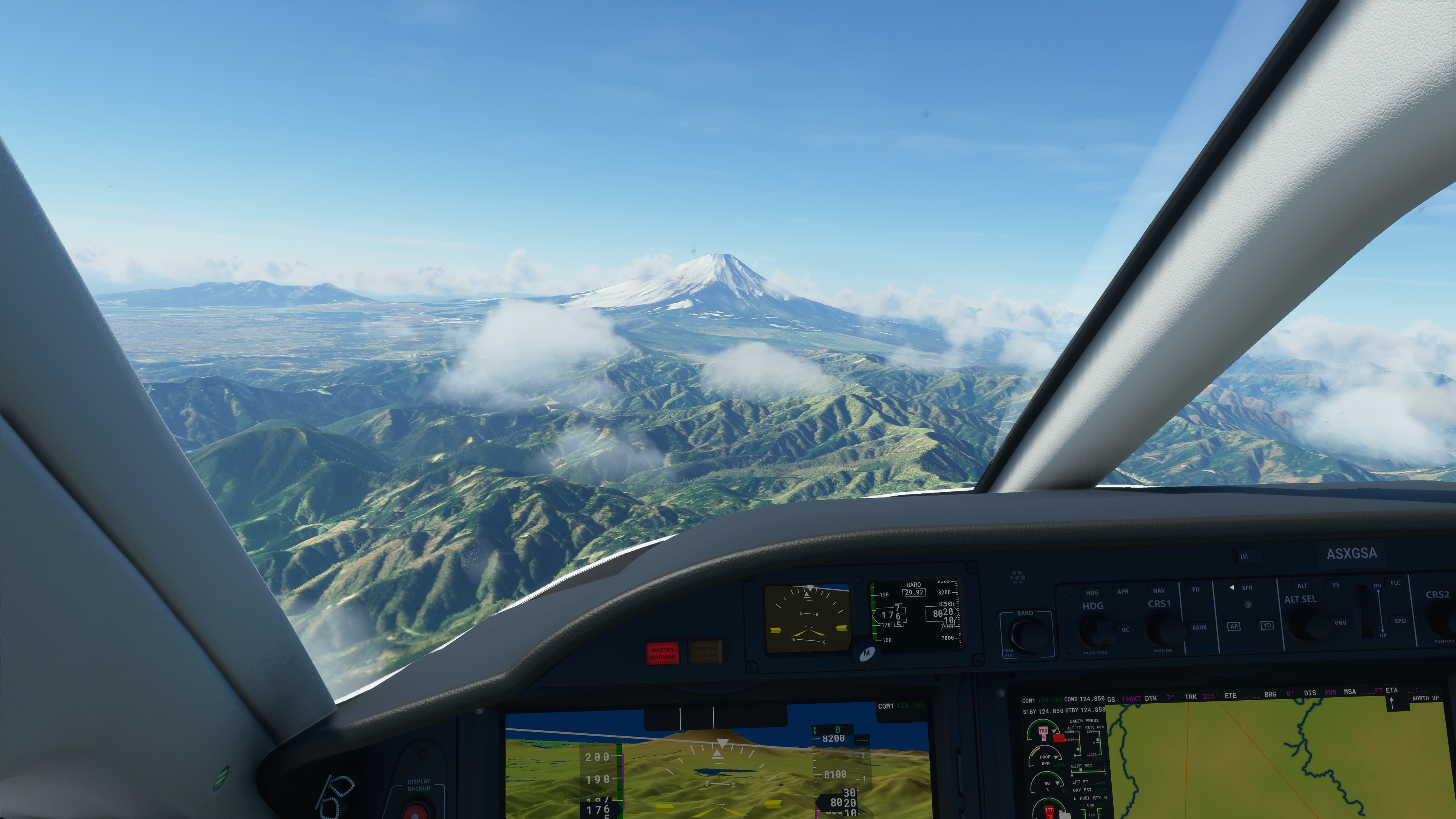Click the SPD speed button
Screen dimensions: 1456x819
point(1400,621)
